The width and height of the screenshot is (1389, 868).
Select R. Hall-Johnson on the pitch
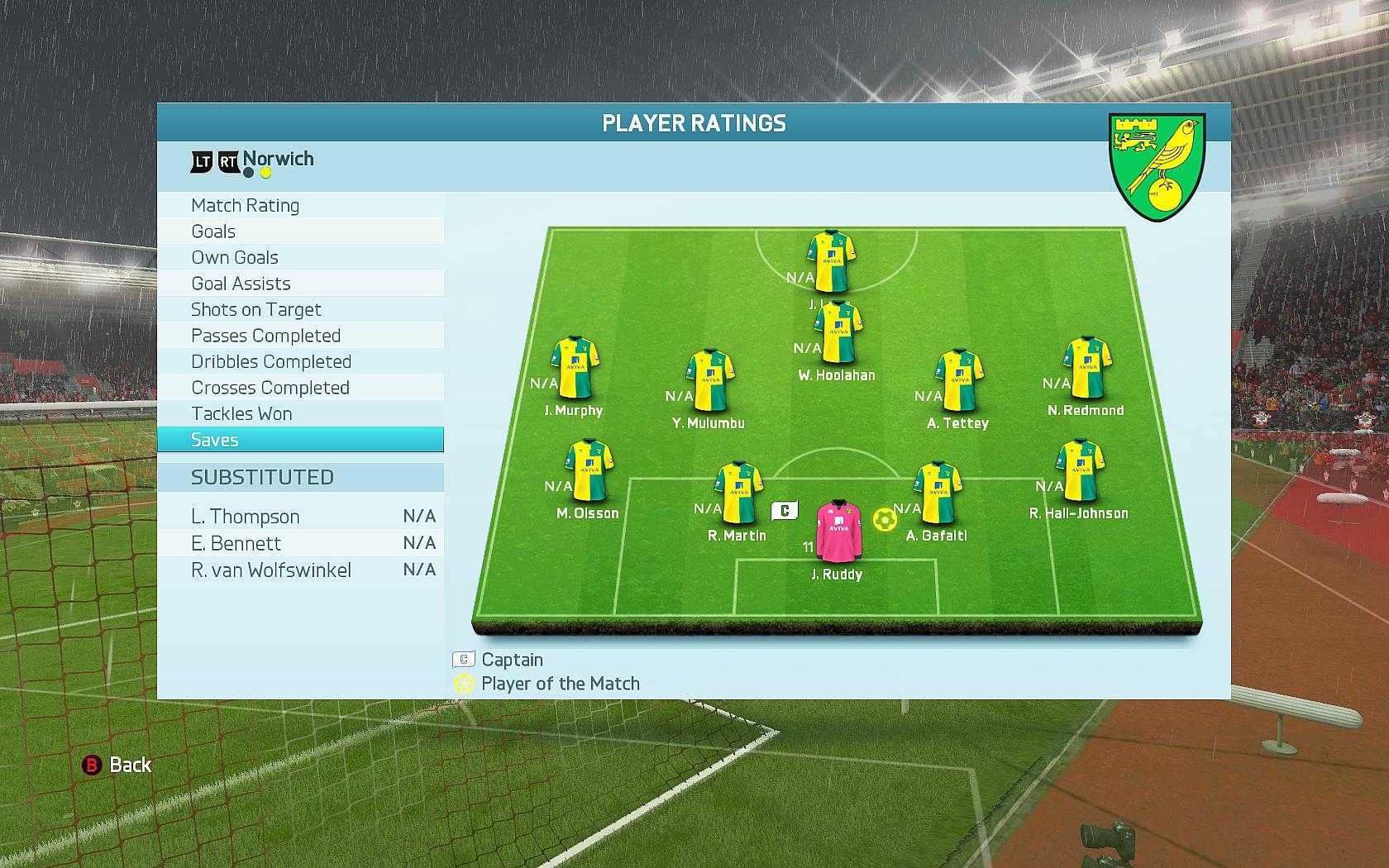click(1081, 471)
